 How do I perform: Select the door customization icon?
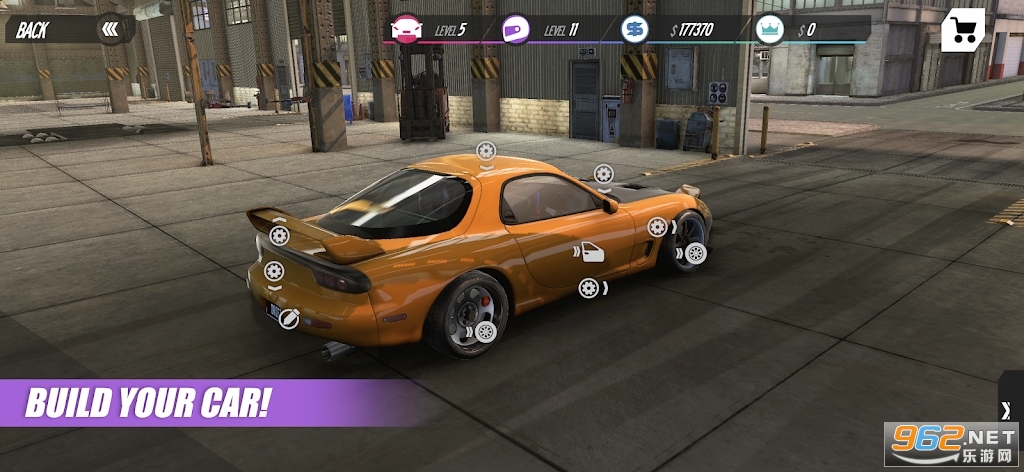592,252
